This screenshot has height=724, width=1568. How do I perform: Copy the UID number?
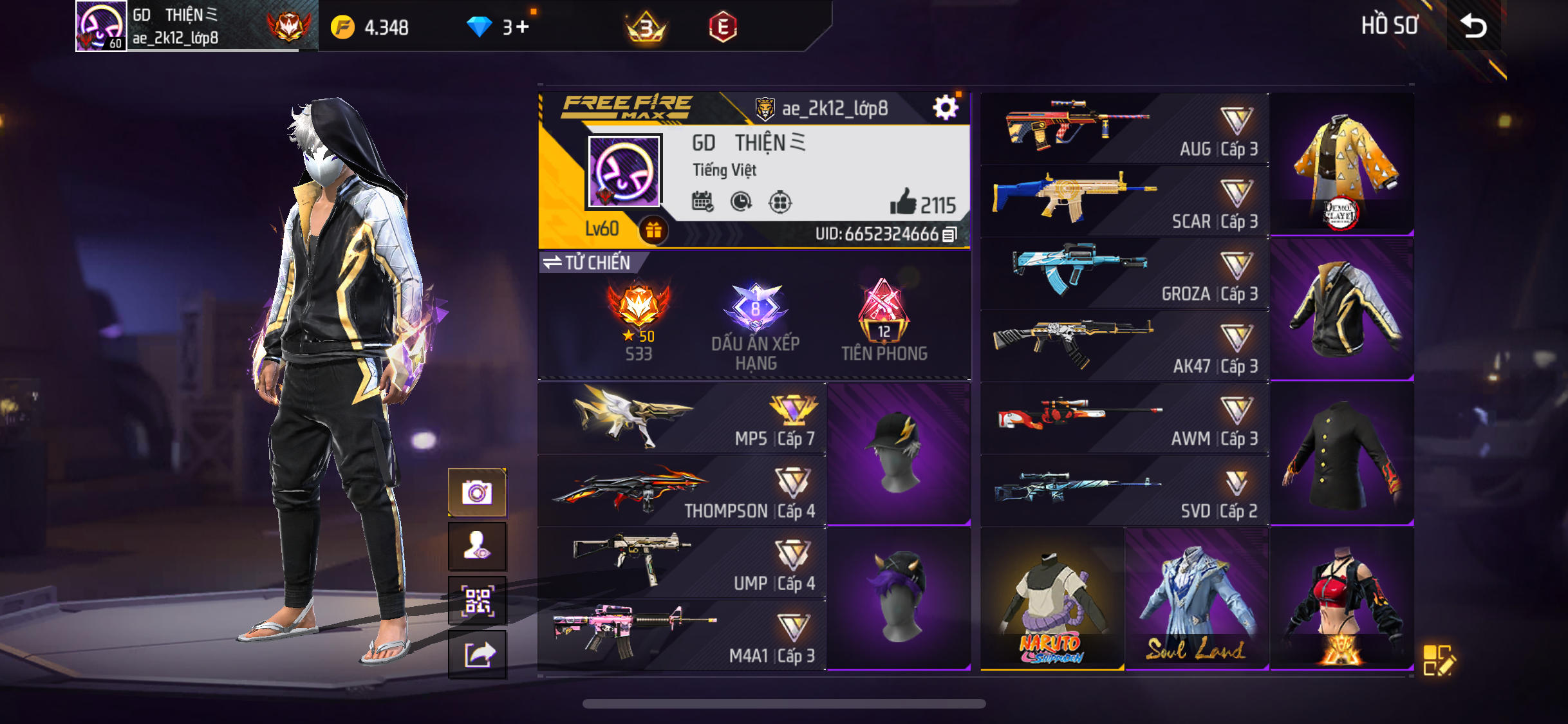[x=949, y=235]
